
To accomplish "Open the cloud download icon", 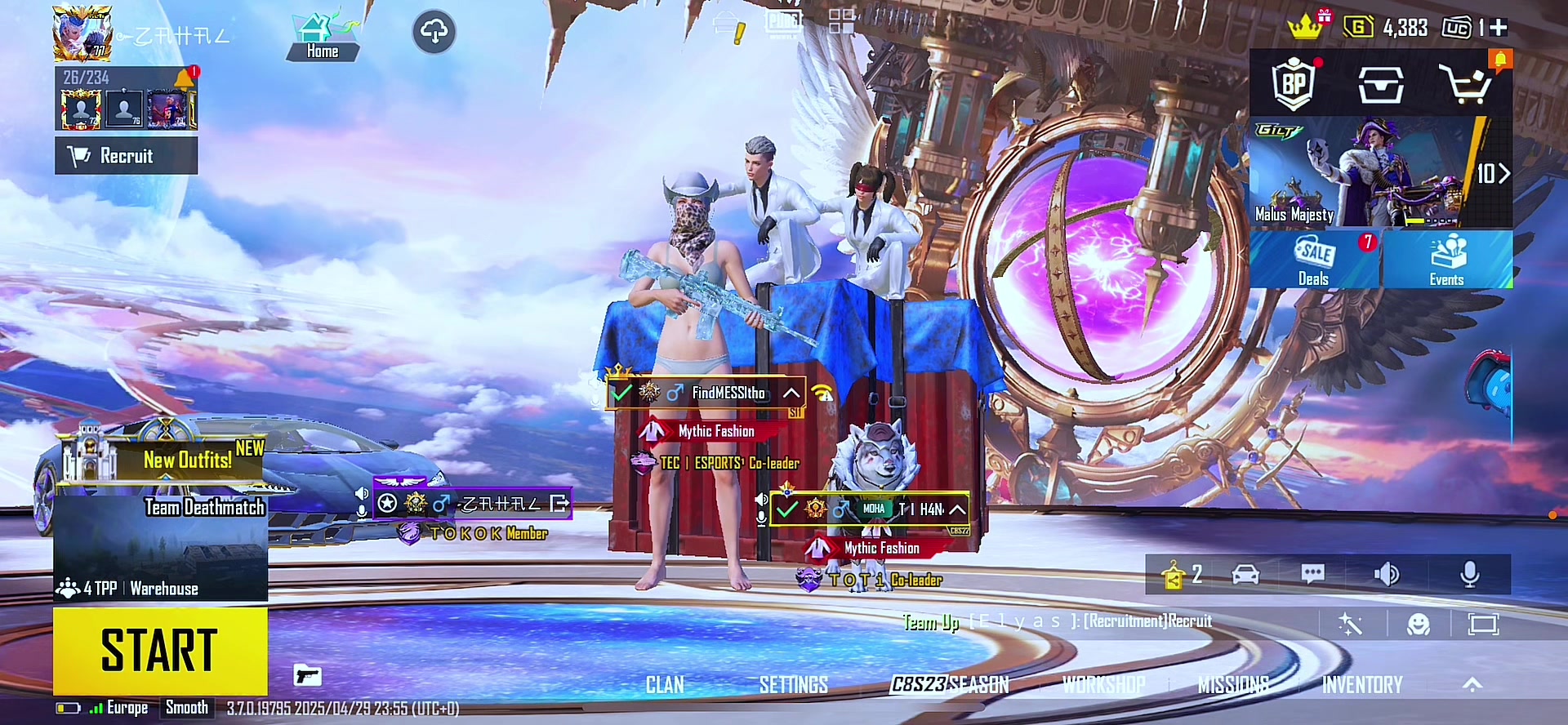I will (x=434, y=32).
